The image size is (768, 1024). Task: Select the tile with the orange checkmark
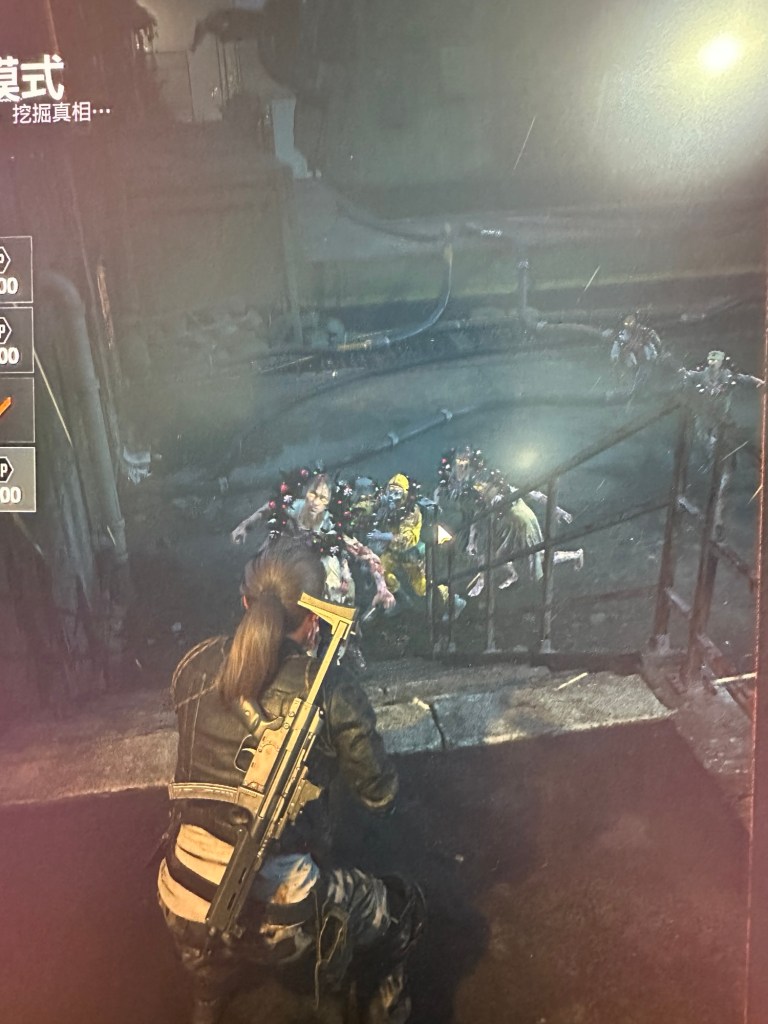(14, 409)
